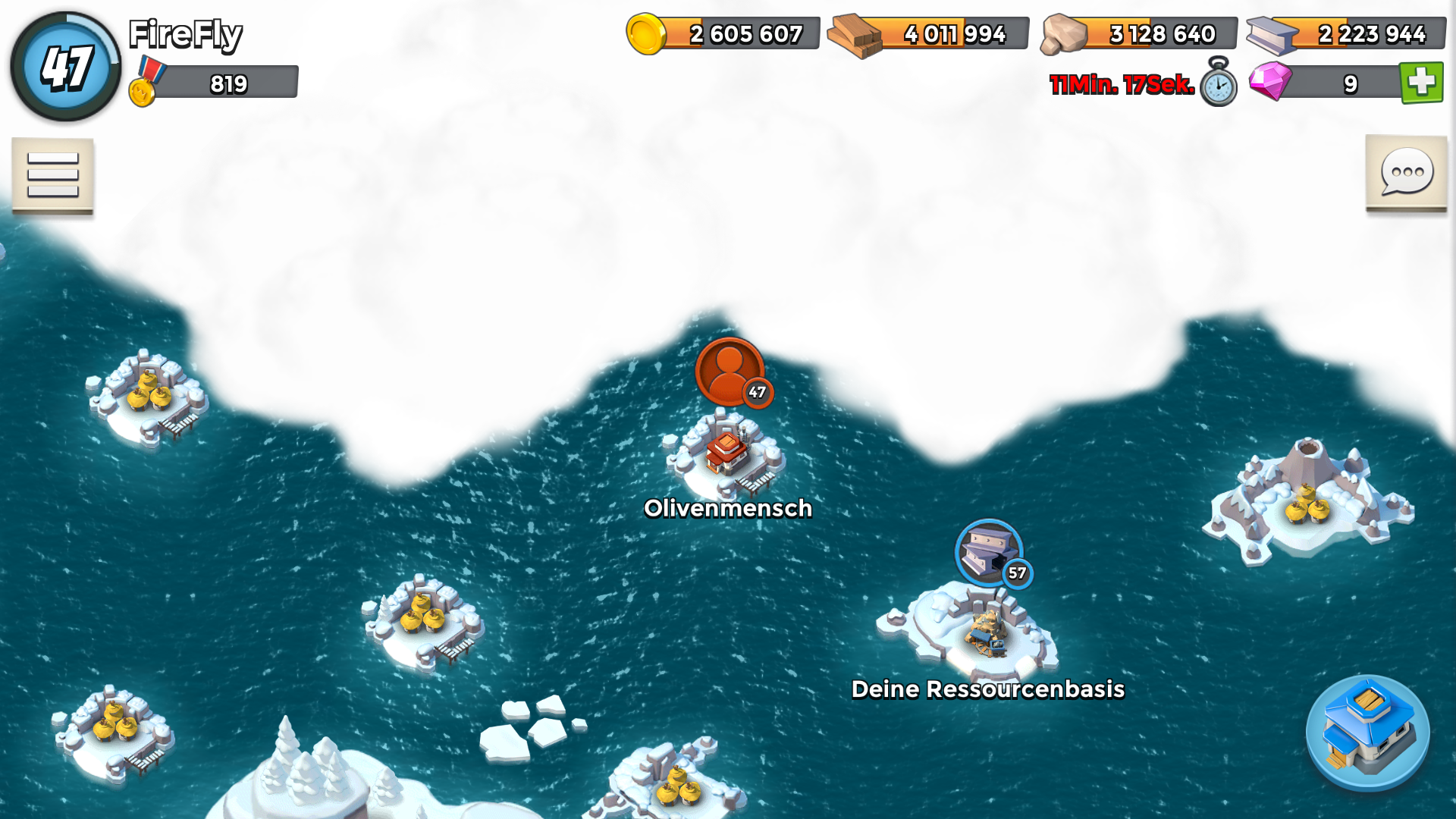This screenshot has height=819, width=1456.
Task: Tap the stopwatch timer icon
Action: 1218,83
